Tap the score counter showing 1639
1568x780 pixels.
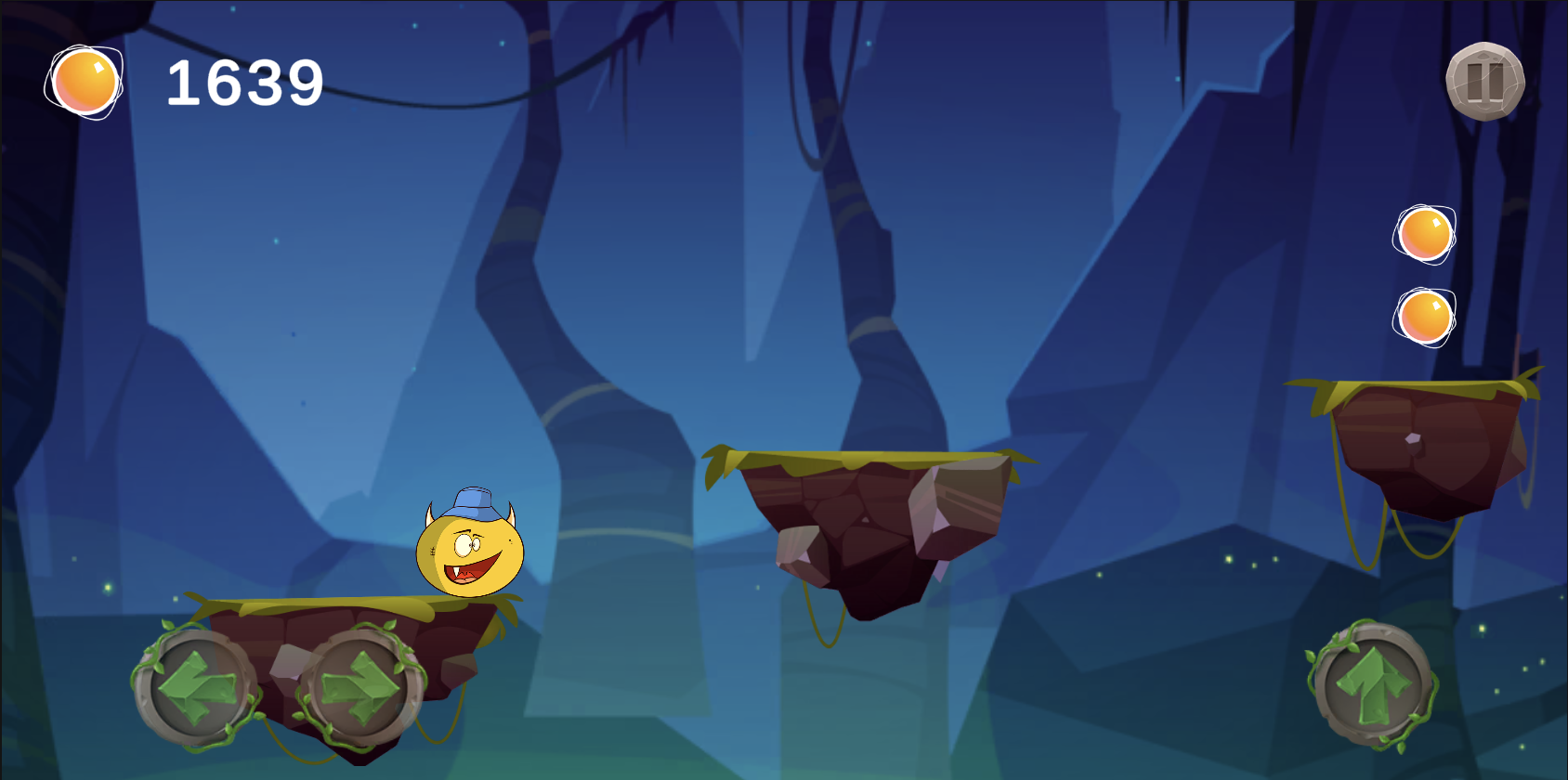pyautogui.click(x=244, y=84)
